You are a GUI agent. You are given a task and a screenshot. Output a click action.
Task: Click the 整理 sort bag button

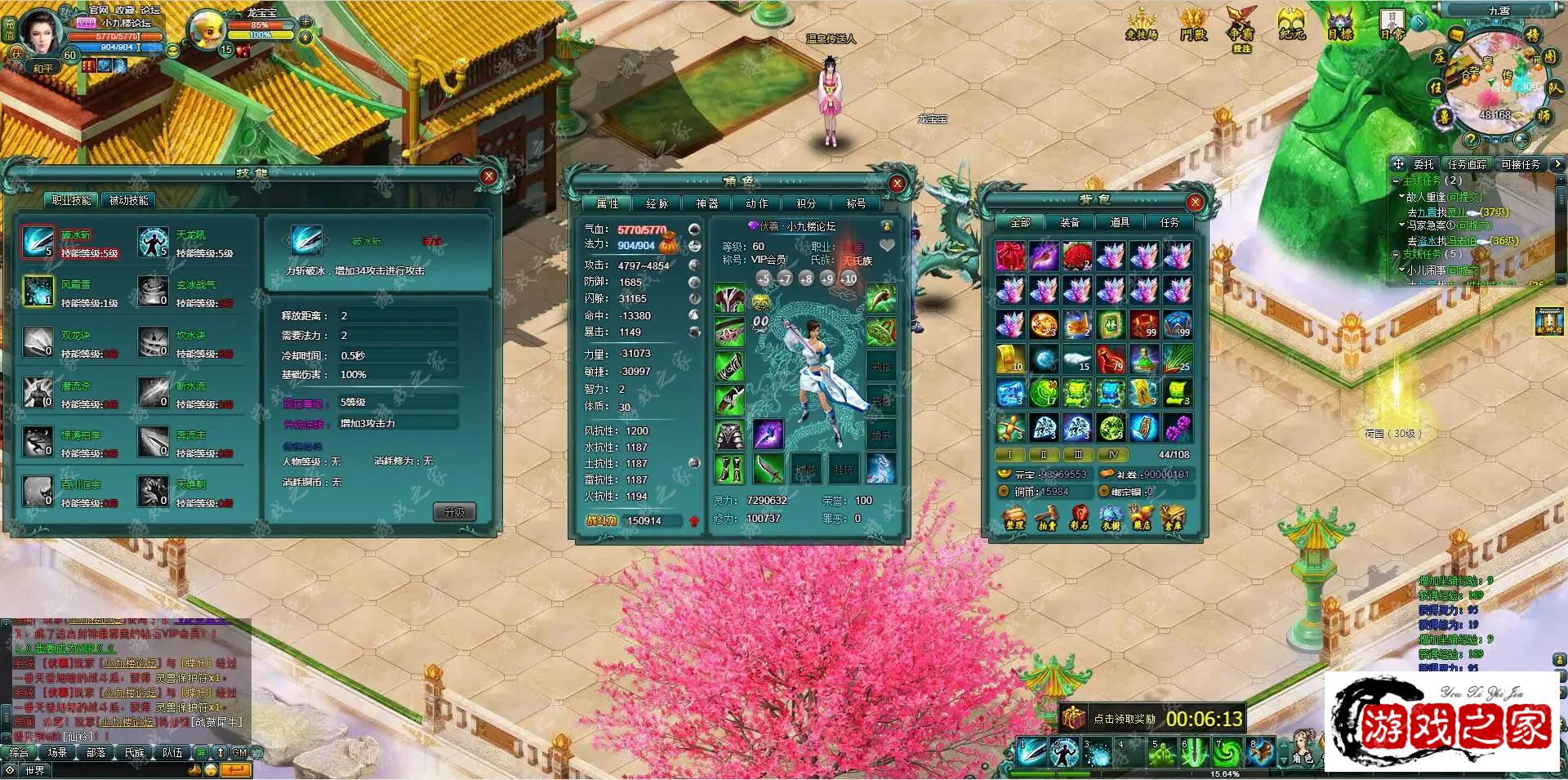[x=1014, y=518]
